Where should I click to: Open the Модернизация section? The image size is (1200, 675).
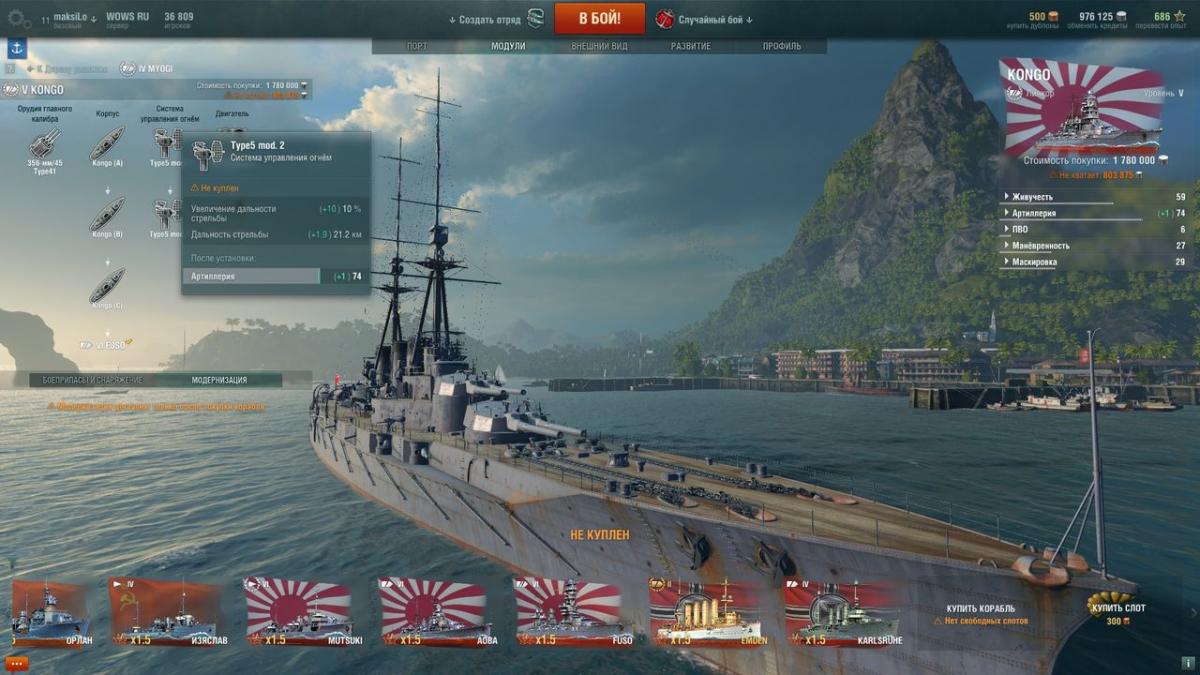(219, 380)
